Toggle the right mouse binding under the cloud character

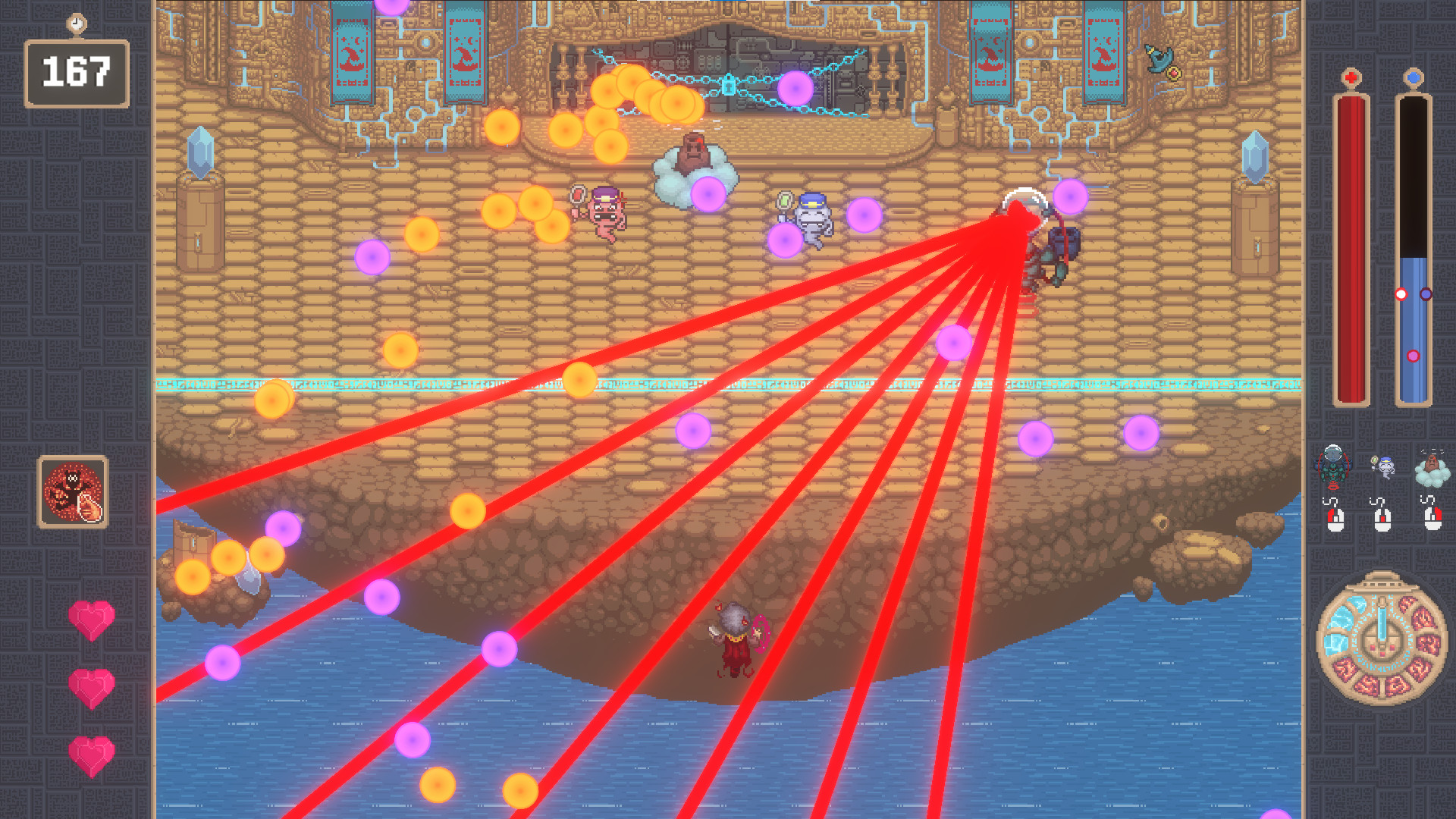click(x=1434, y=520)
